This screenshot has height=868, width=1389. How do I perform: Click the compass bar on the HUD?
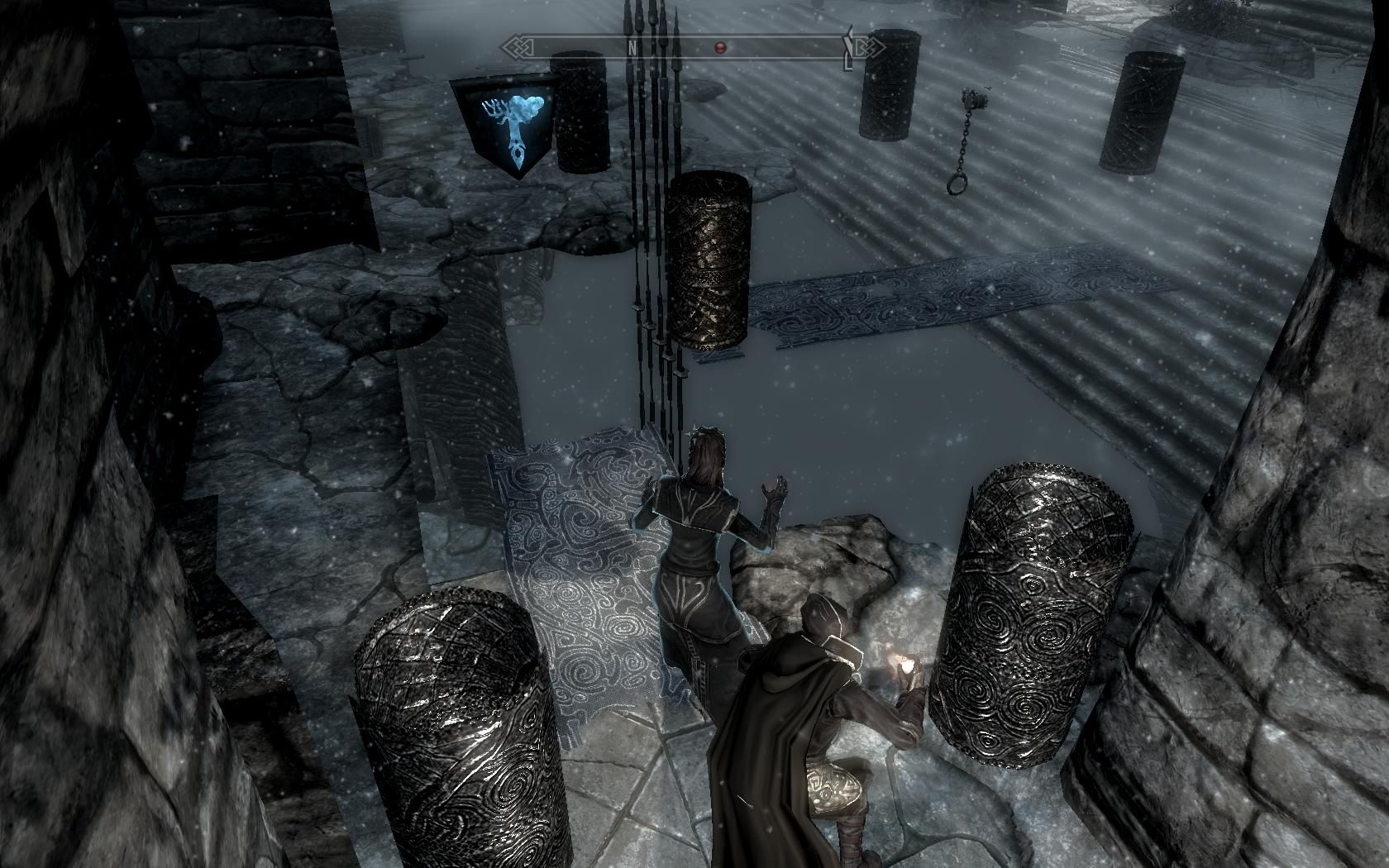[693, 47]
